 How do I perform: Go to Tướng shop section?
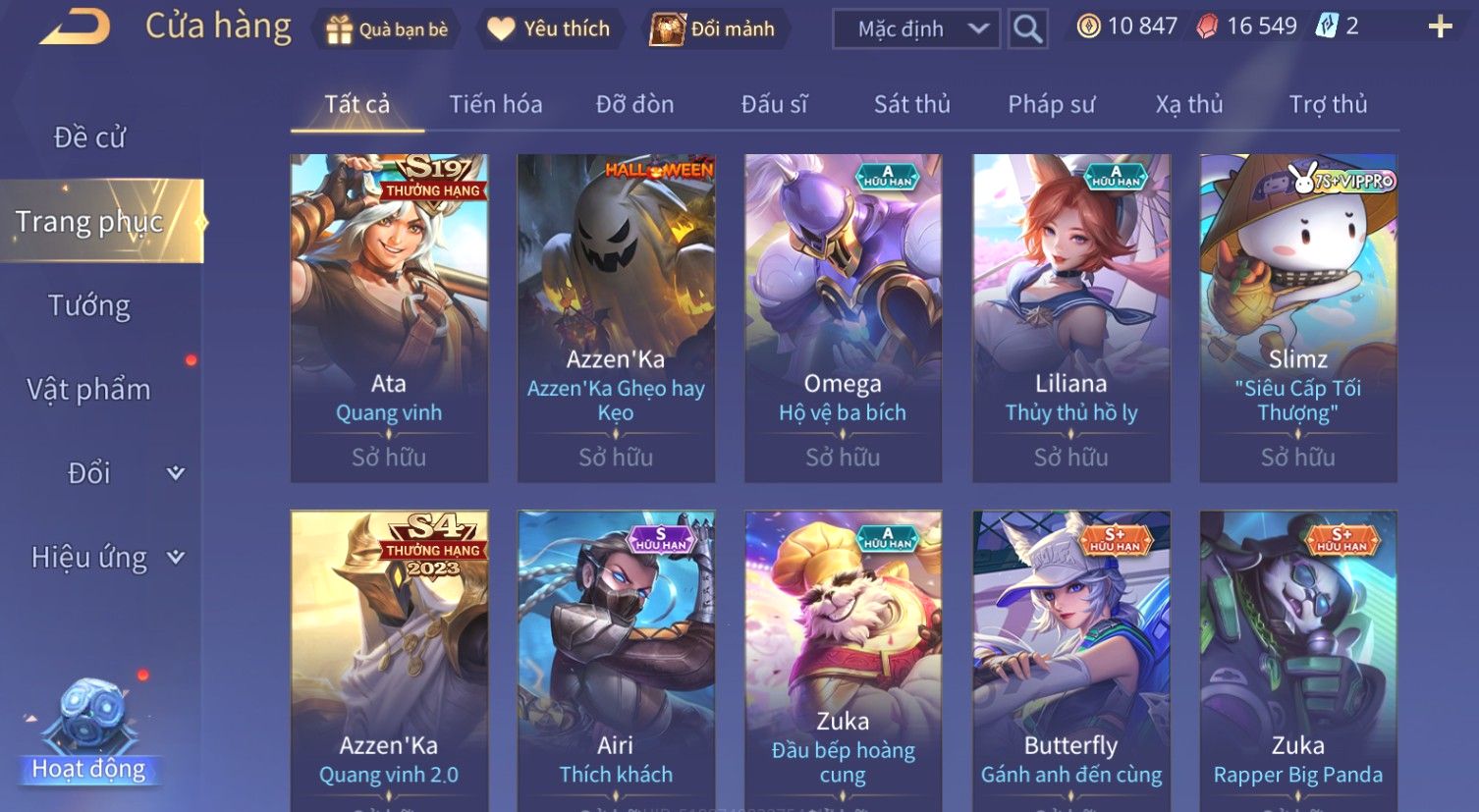pyautogui.click(x=89, y=306)
